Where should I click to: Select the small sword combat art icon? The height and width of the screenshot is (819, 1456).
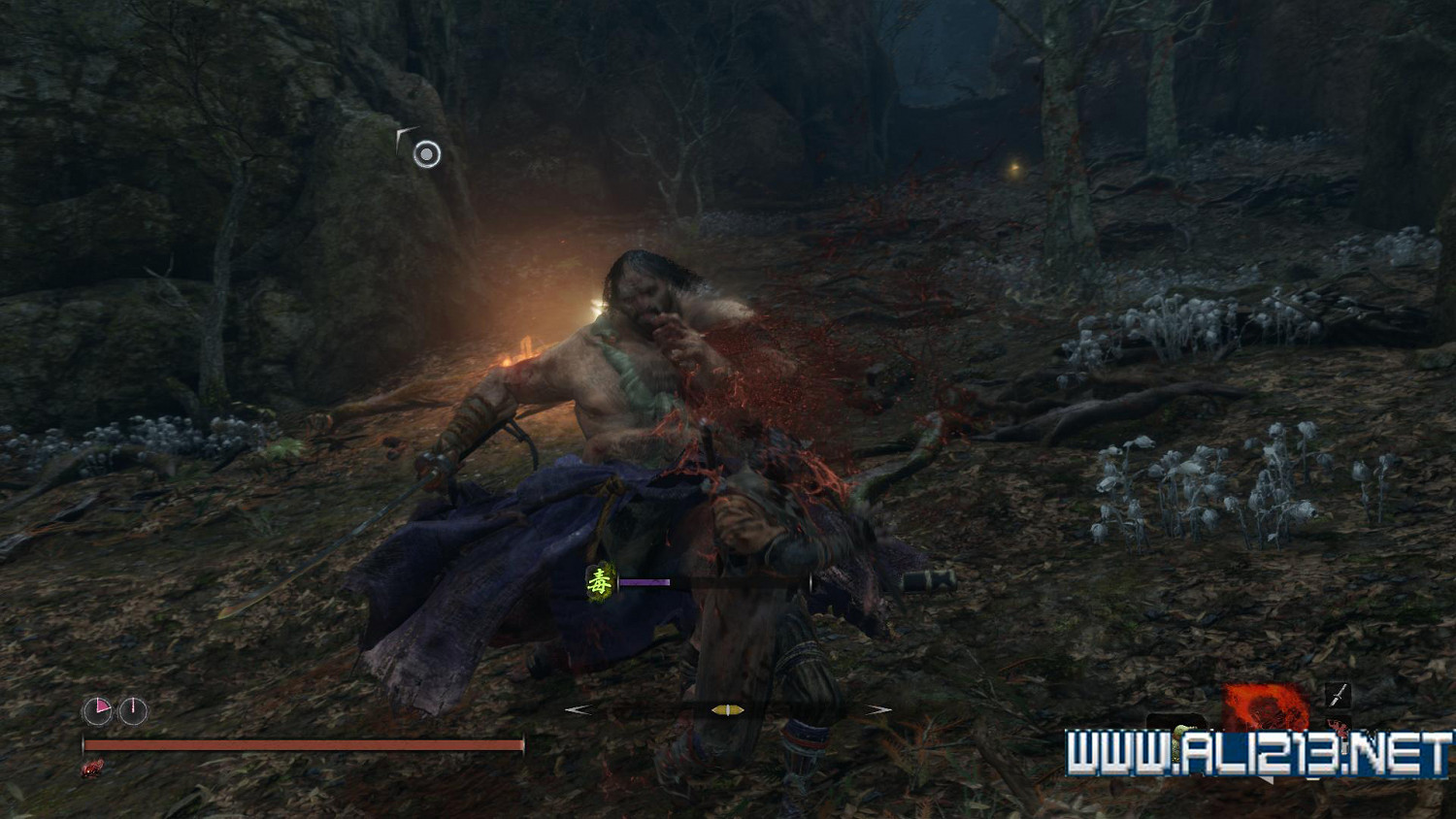coord(1339,694)
